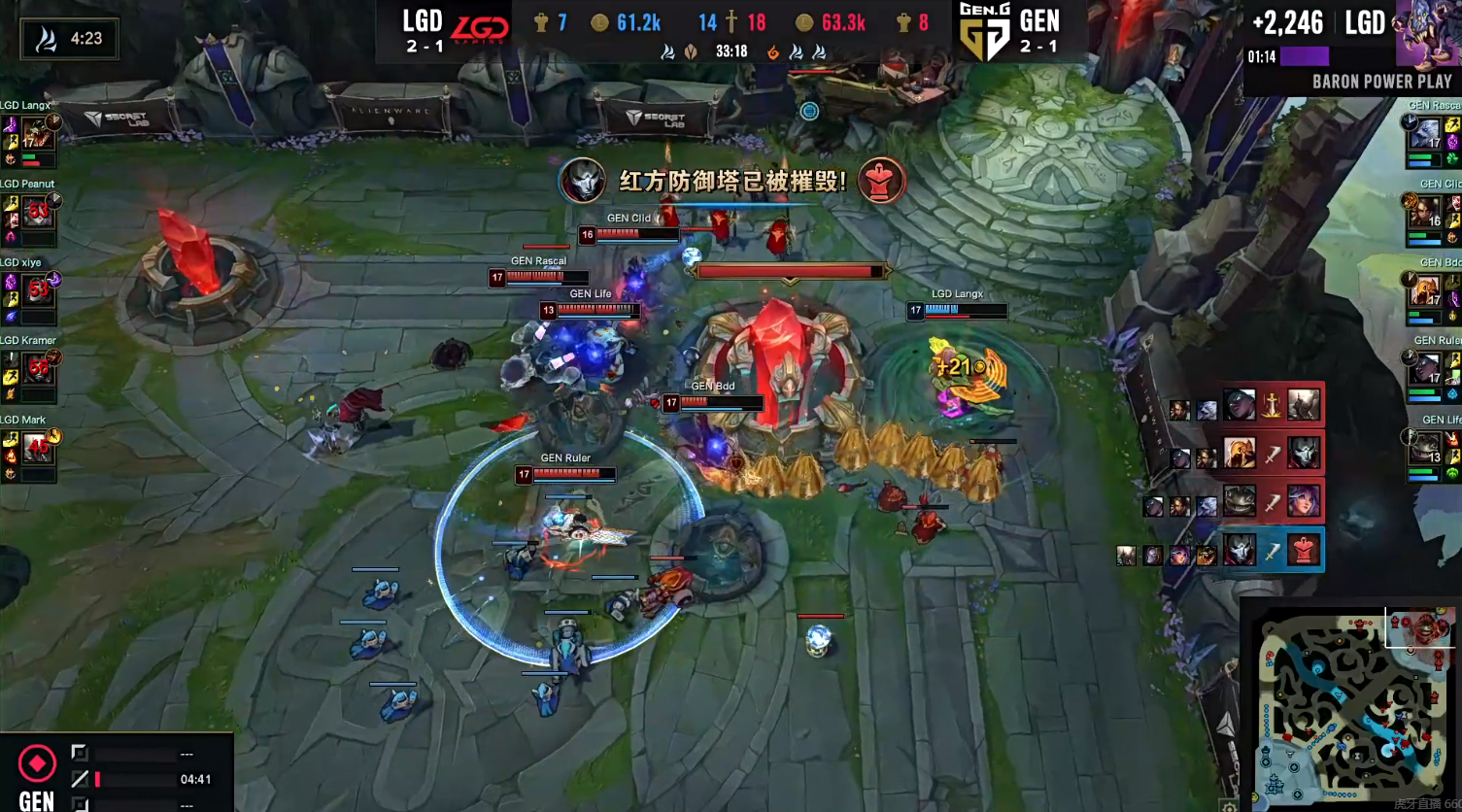Toggle the red recording indicator near GEN logo

tap(36, 762)
